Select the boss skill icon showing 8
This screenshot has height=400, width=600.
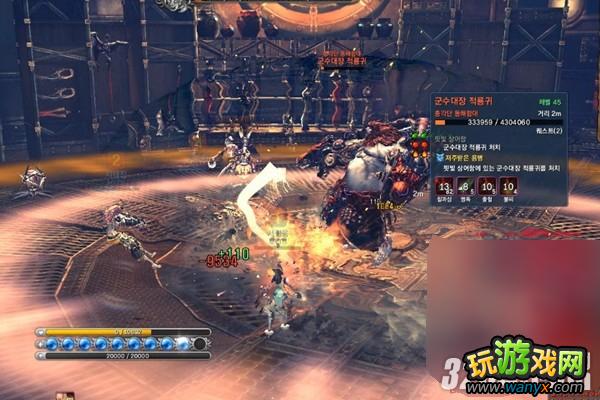(x=465, y=185)
